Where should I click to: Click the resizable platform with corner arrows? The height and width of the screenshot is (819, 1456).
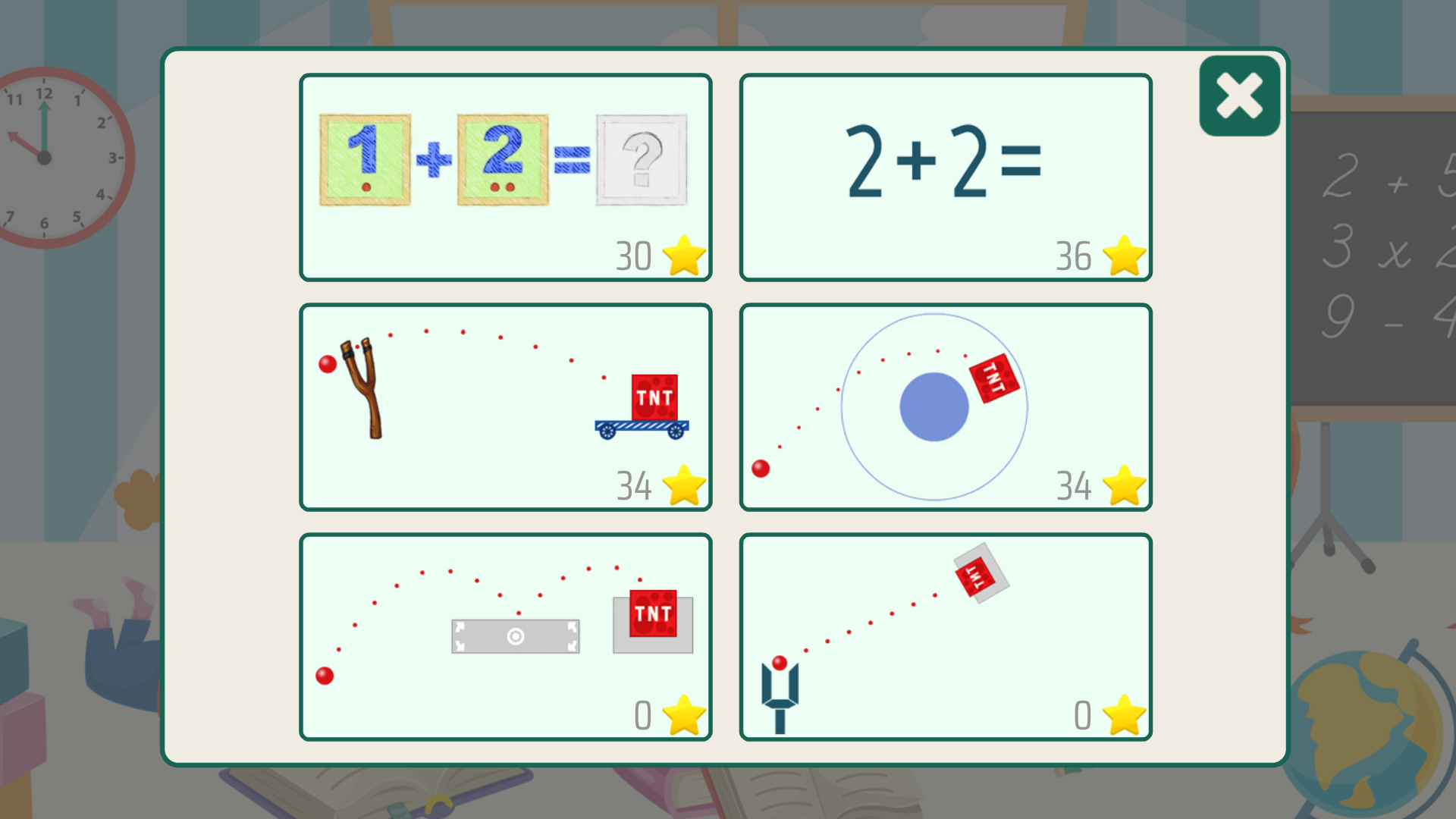(515, 636)
